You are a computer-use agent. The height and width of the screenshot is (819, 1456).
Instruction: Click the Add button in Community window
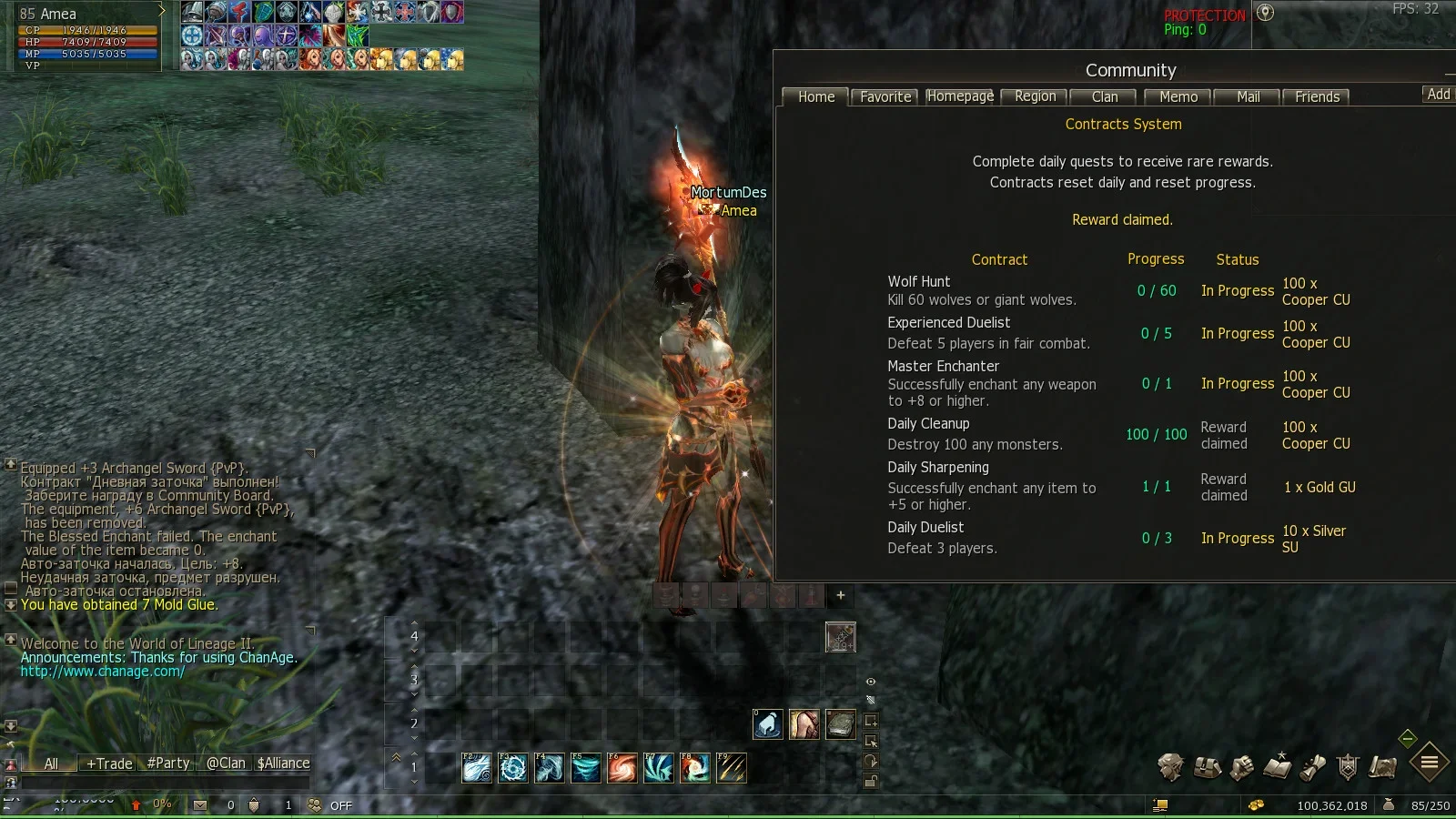tap(1438, 95)
